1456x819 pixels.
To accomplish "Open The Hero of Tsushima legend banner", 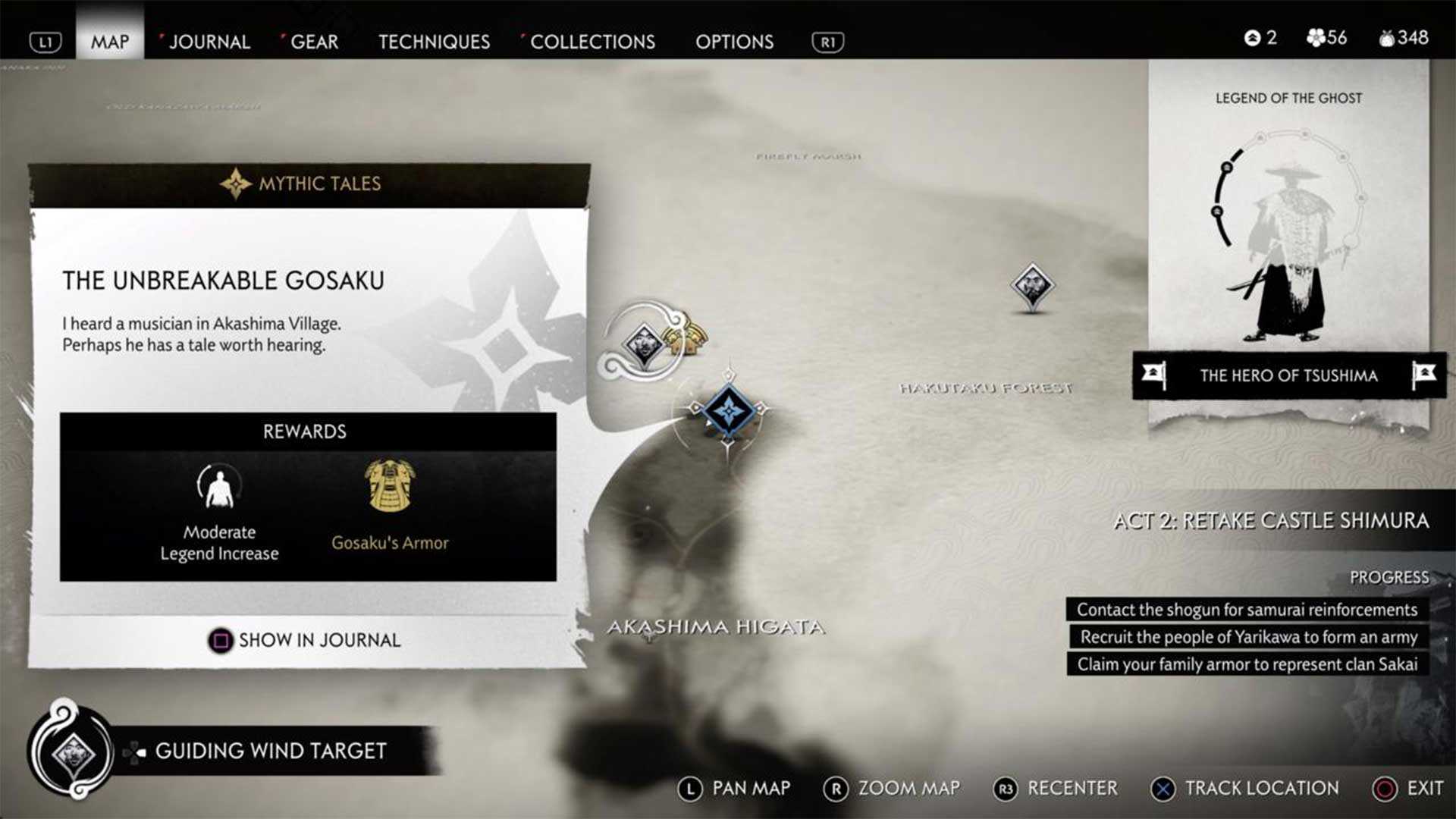I will point(1288,375).
